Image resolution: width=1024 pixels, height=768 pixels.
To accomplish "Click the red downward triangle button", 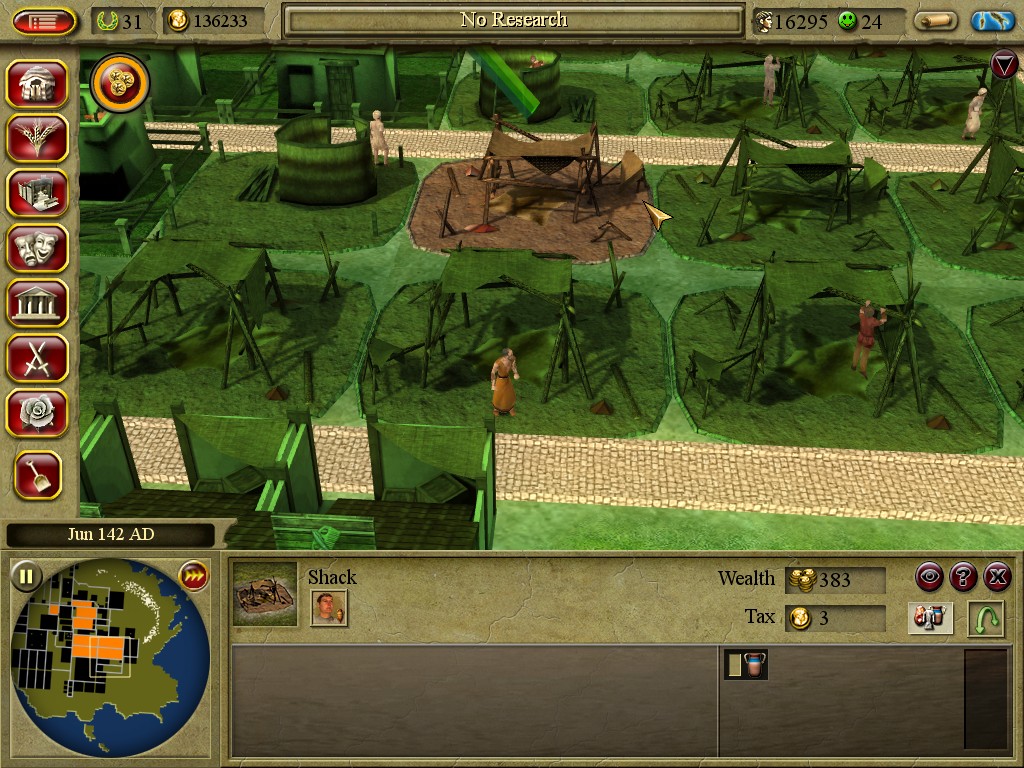I will coord(1004,65).
